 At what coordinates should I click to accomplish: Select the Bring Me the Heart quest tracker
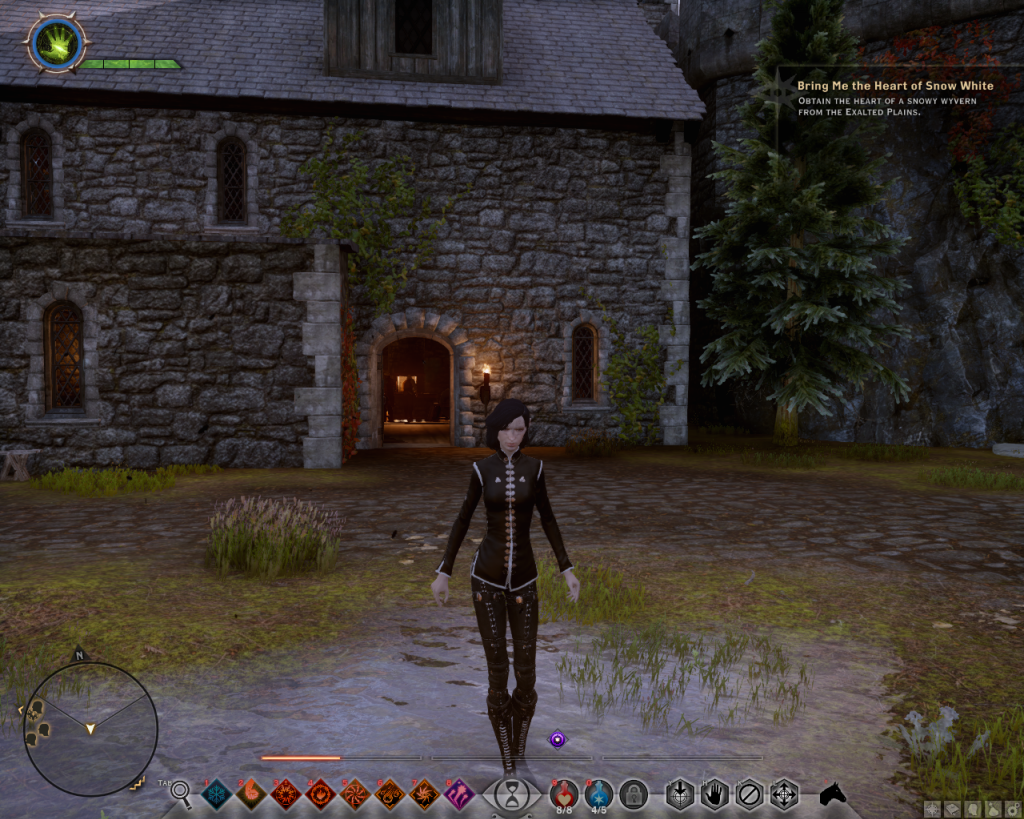pos(894,86)
